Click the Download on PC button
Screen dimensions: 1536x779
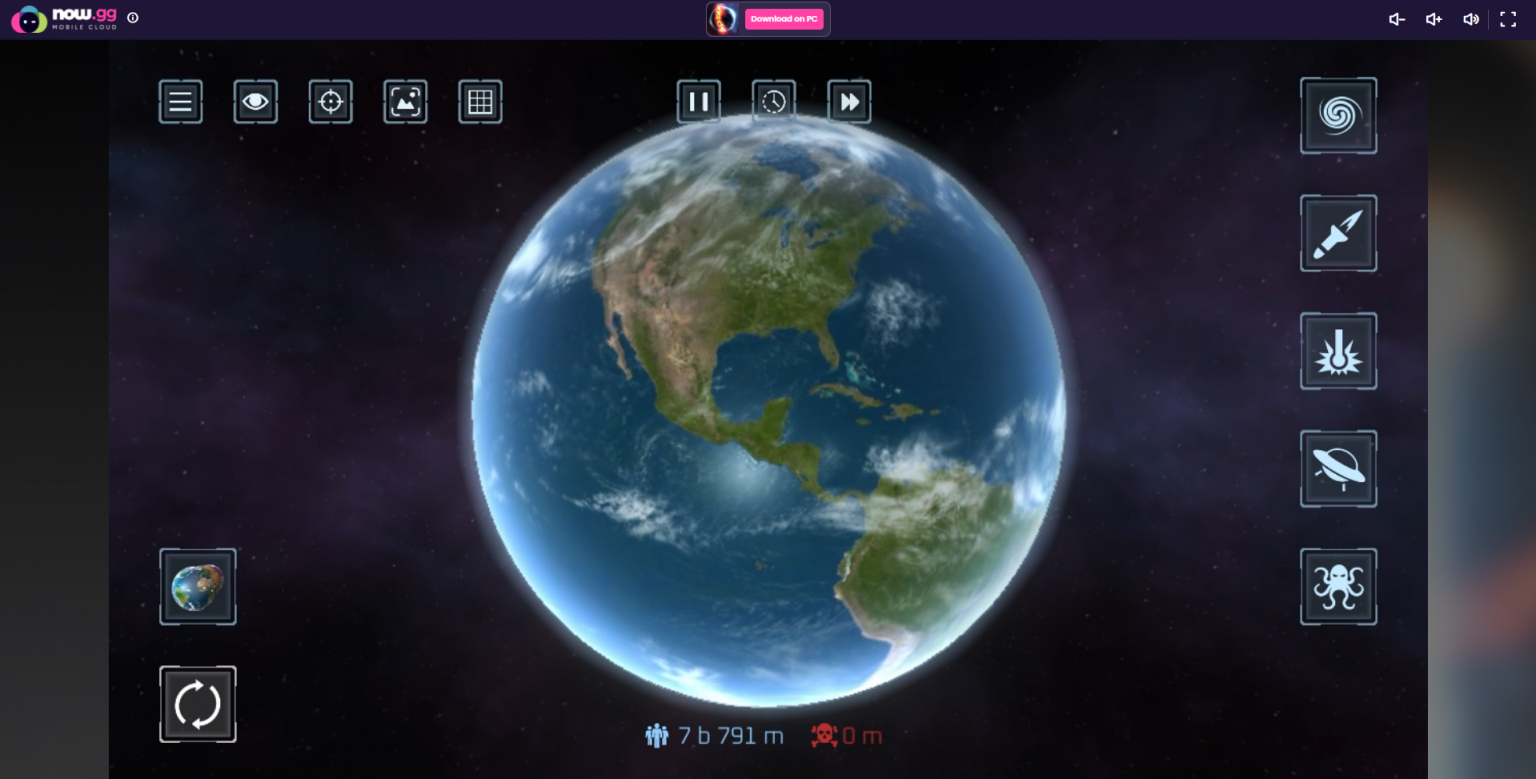point(784,19)
